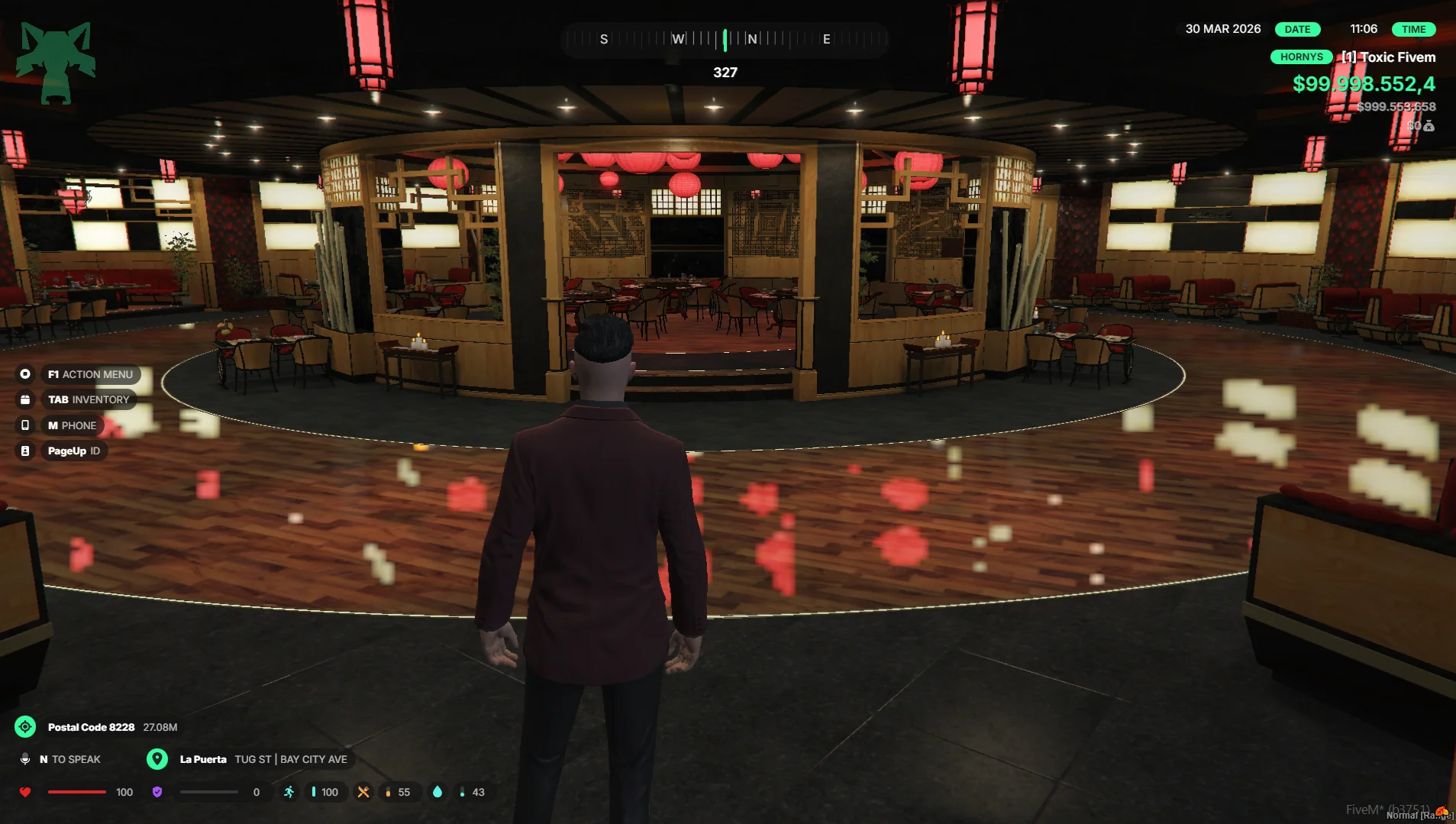
Task: Select the thirst water drop icon
Action: 437,792
